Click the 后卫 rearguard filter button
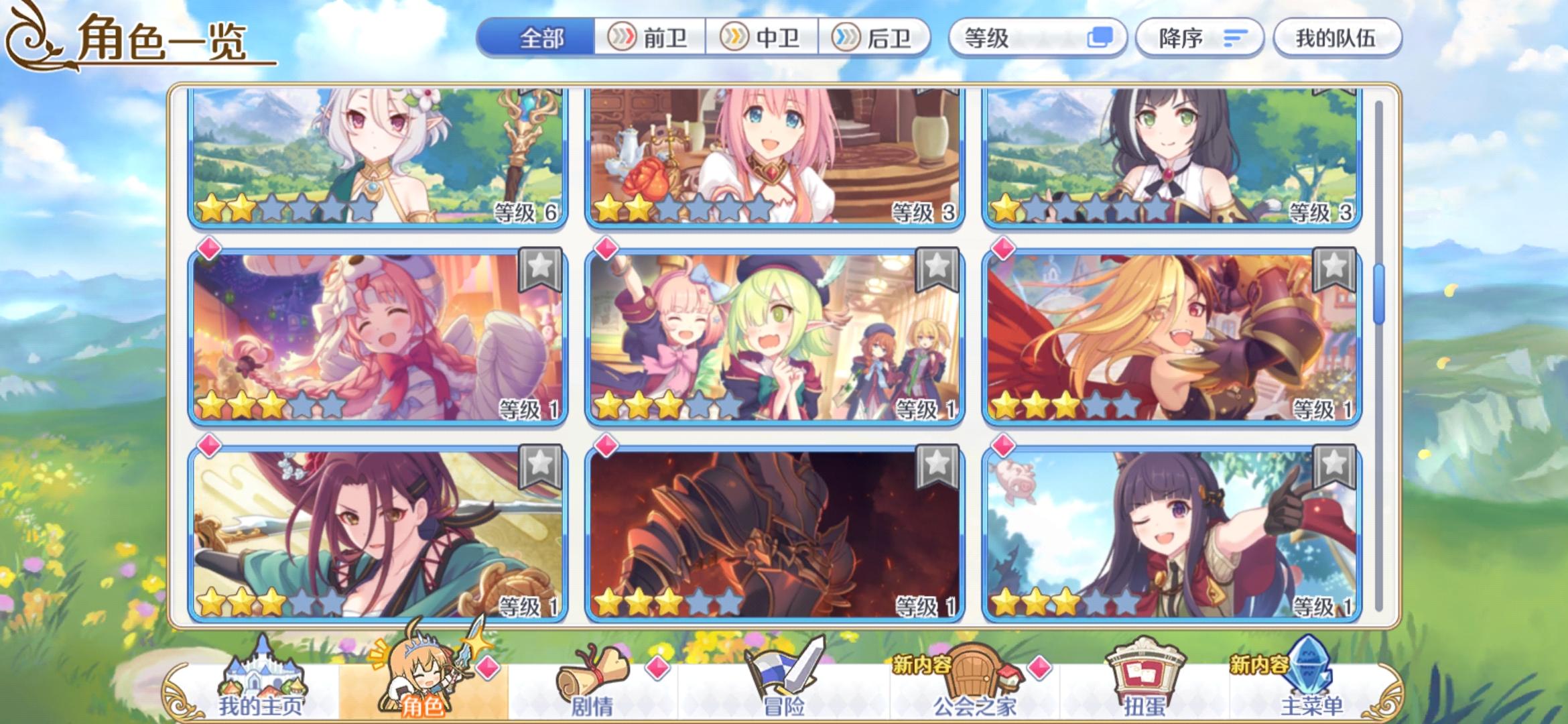 pyautogui.click(x=874, y=38)
